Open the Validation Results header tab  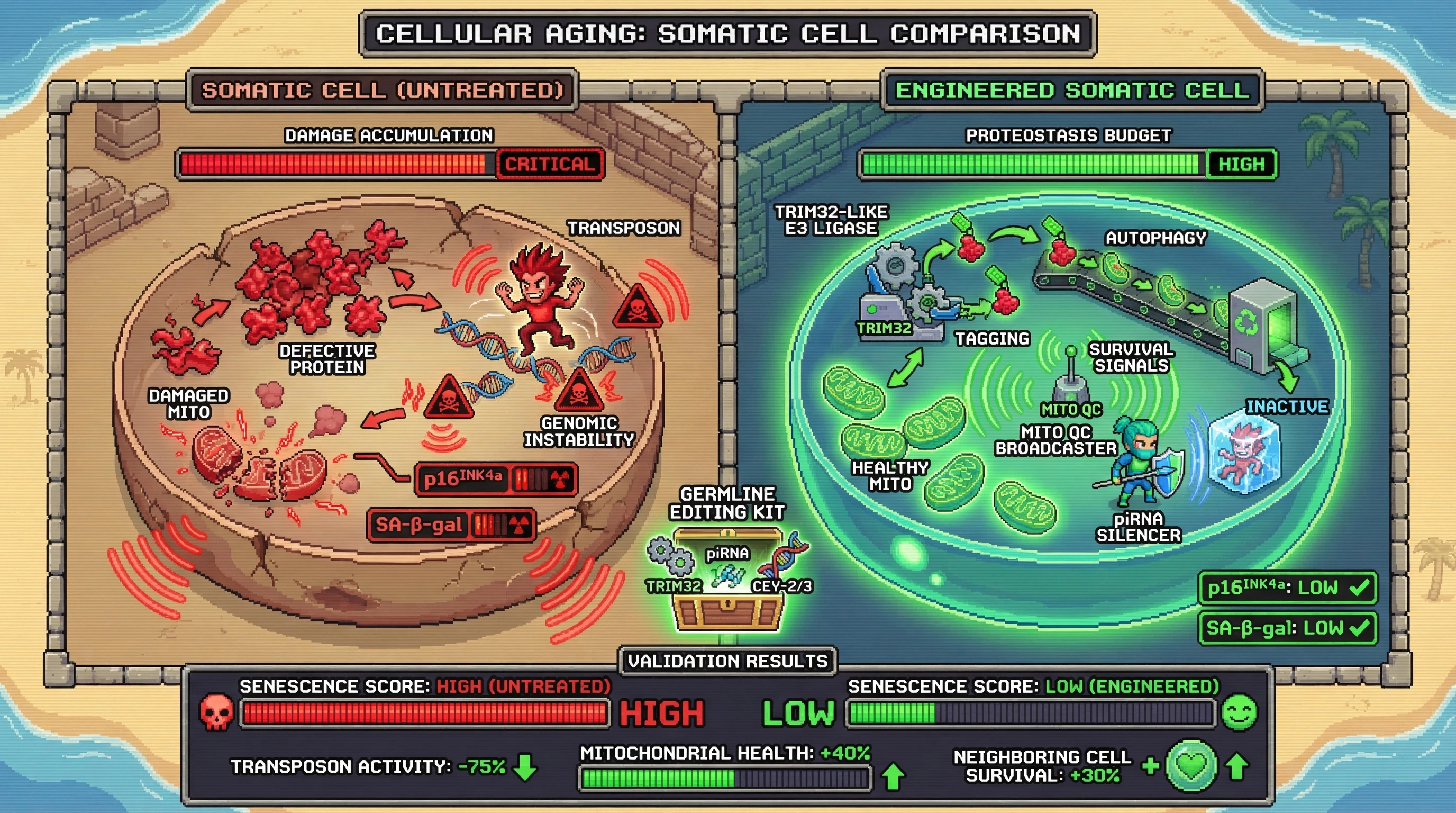[x=727, y=661]
